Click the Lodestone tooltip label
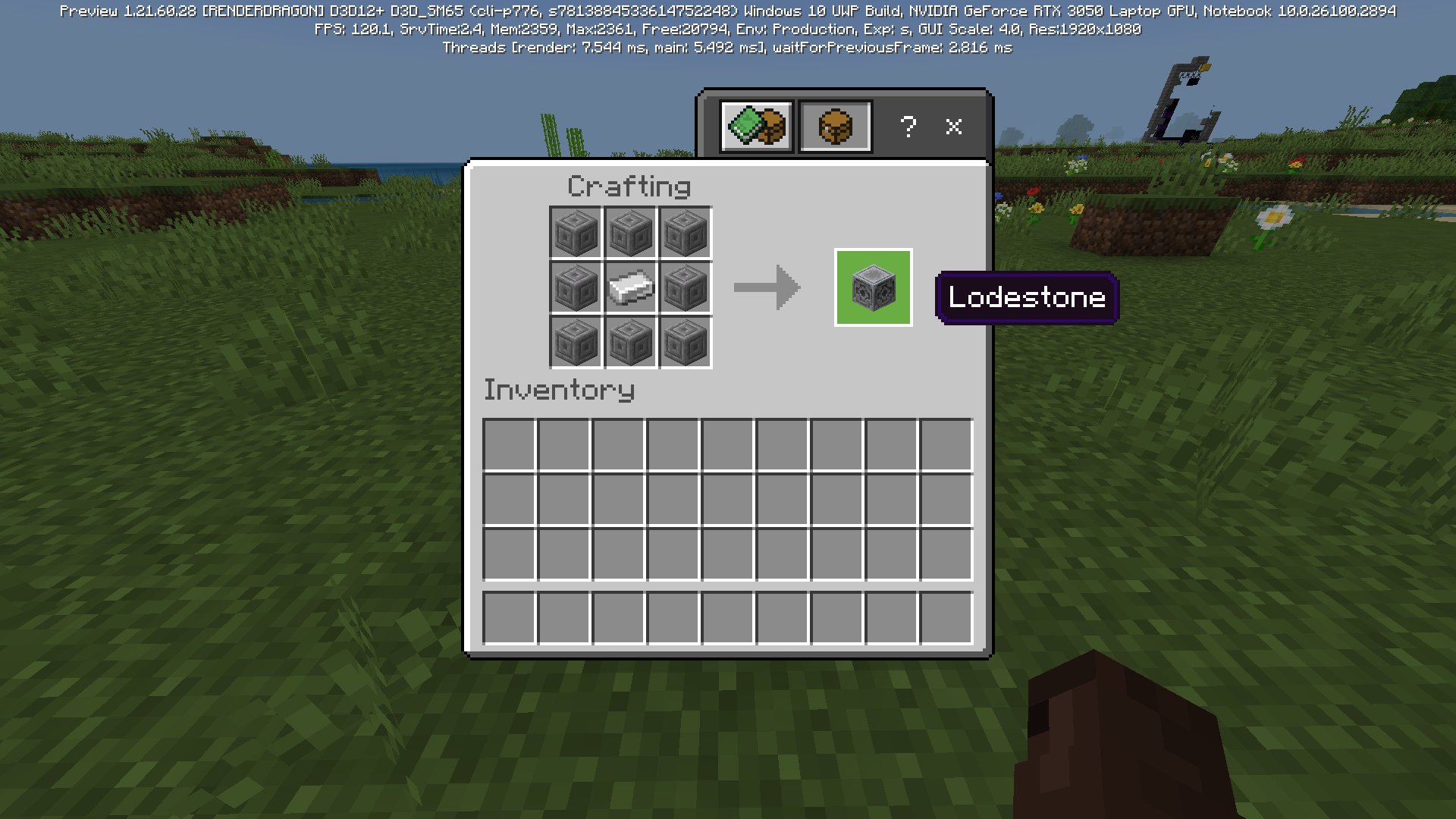Screen dimensions: 1456x819 [1026, 297]
